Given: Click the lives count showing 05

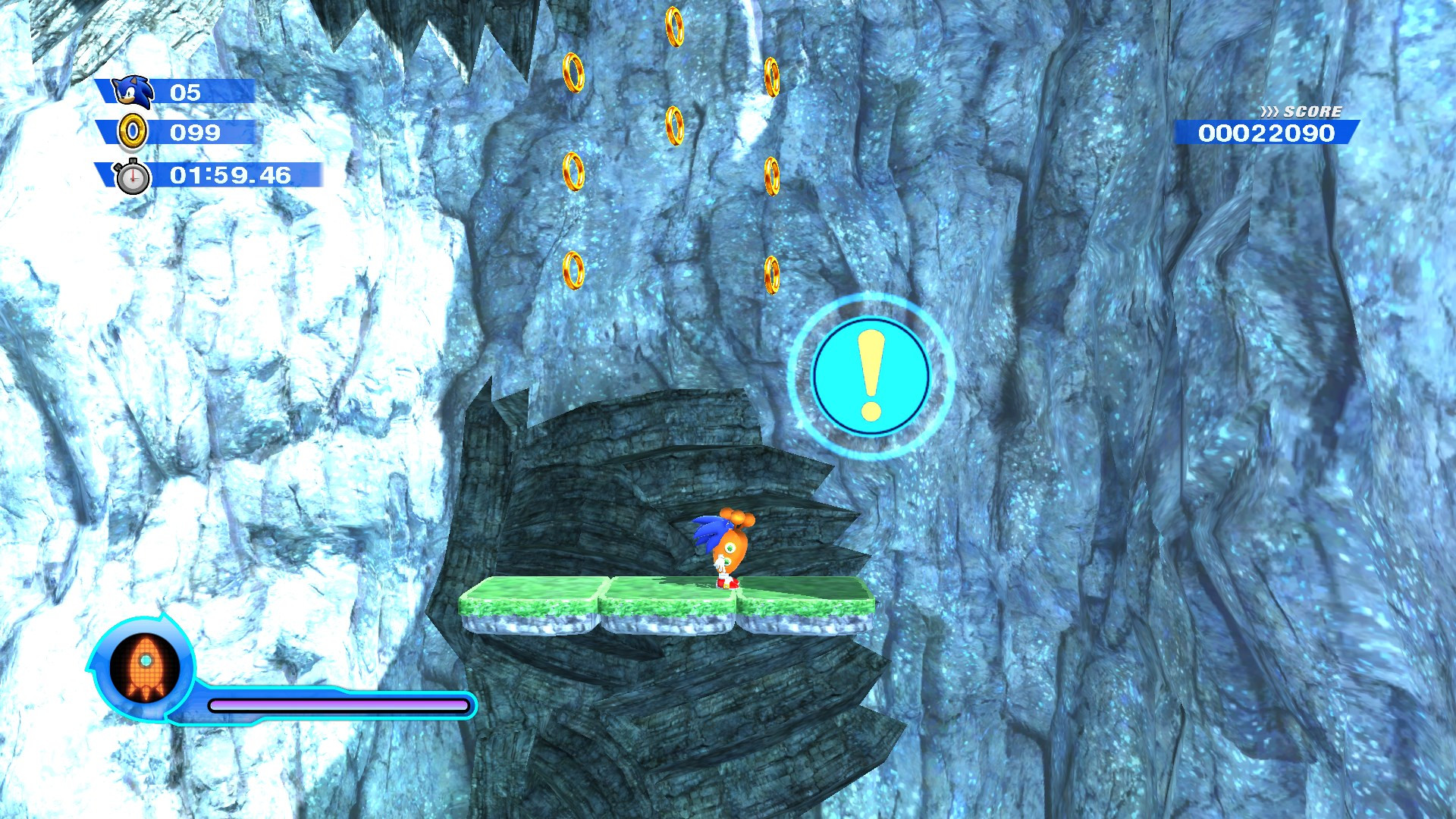Looking at the screenshot, I should 187,93.
